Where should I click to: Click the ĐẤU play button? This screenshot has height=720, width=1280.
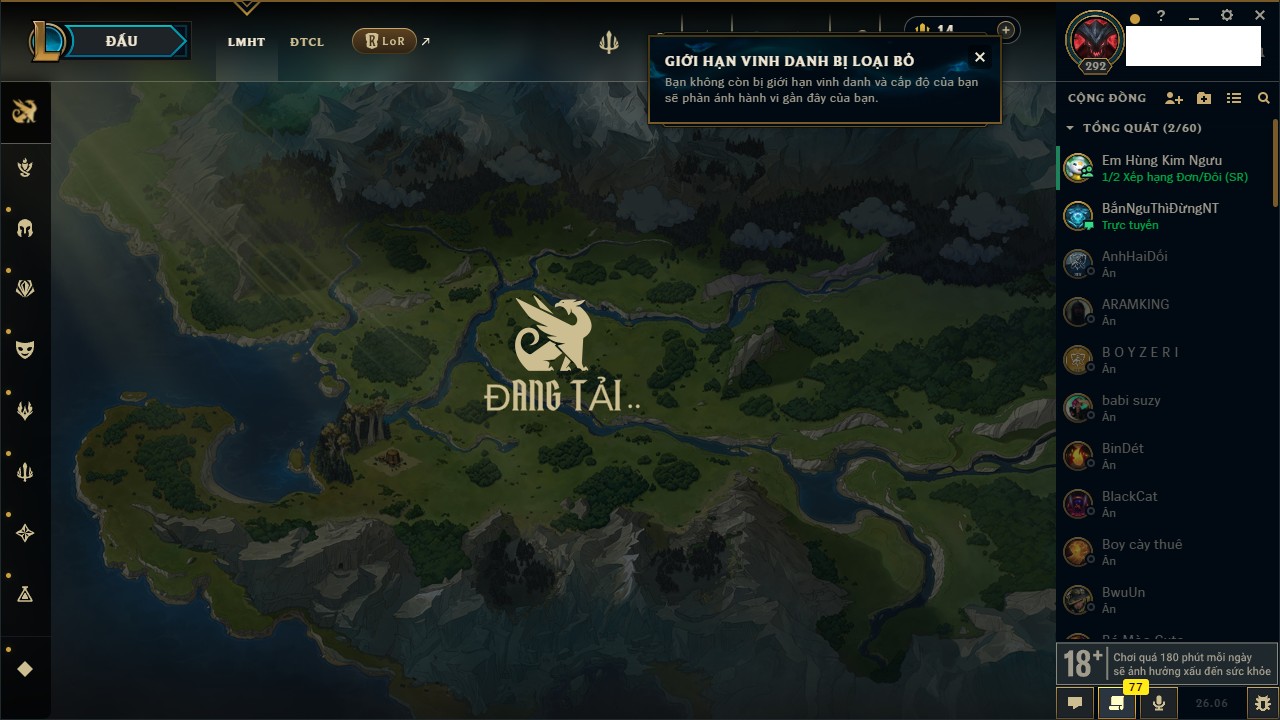(x=121, y=41)
